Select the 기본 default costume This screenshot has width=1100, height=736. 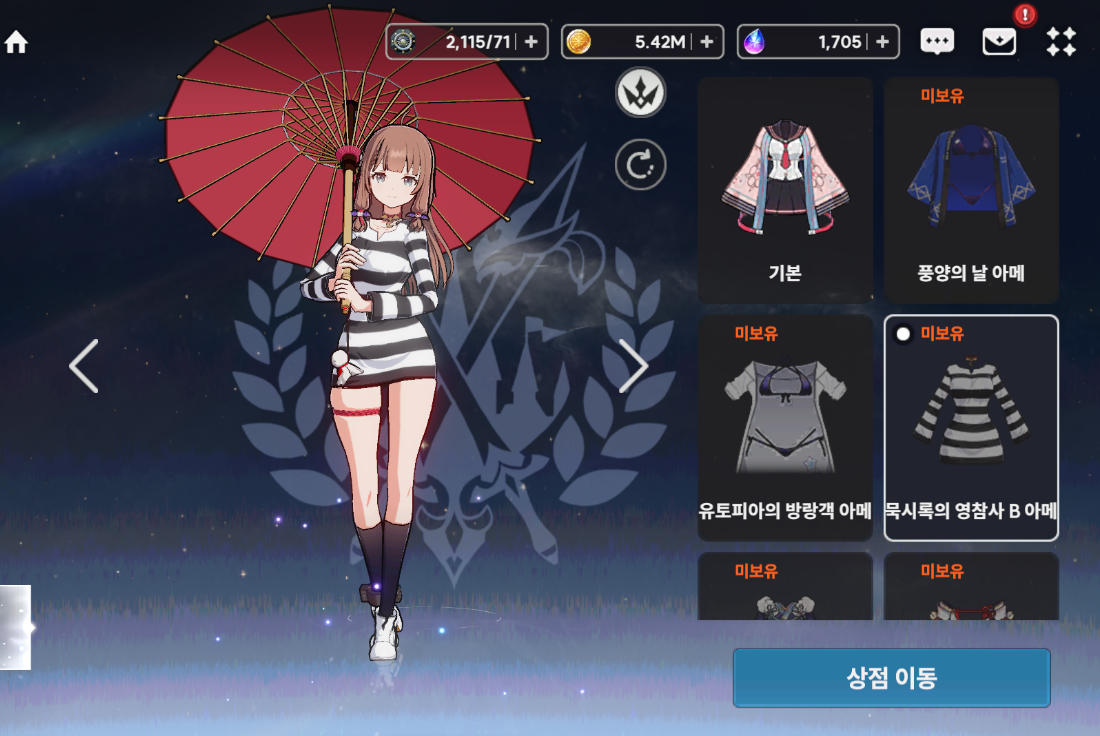point(785,190)
